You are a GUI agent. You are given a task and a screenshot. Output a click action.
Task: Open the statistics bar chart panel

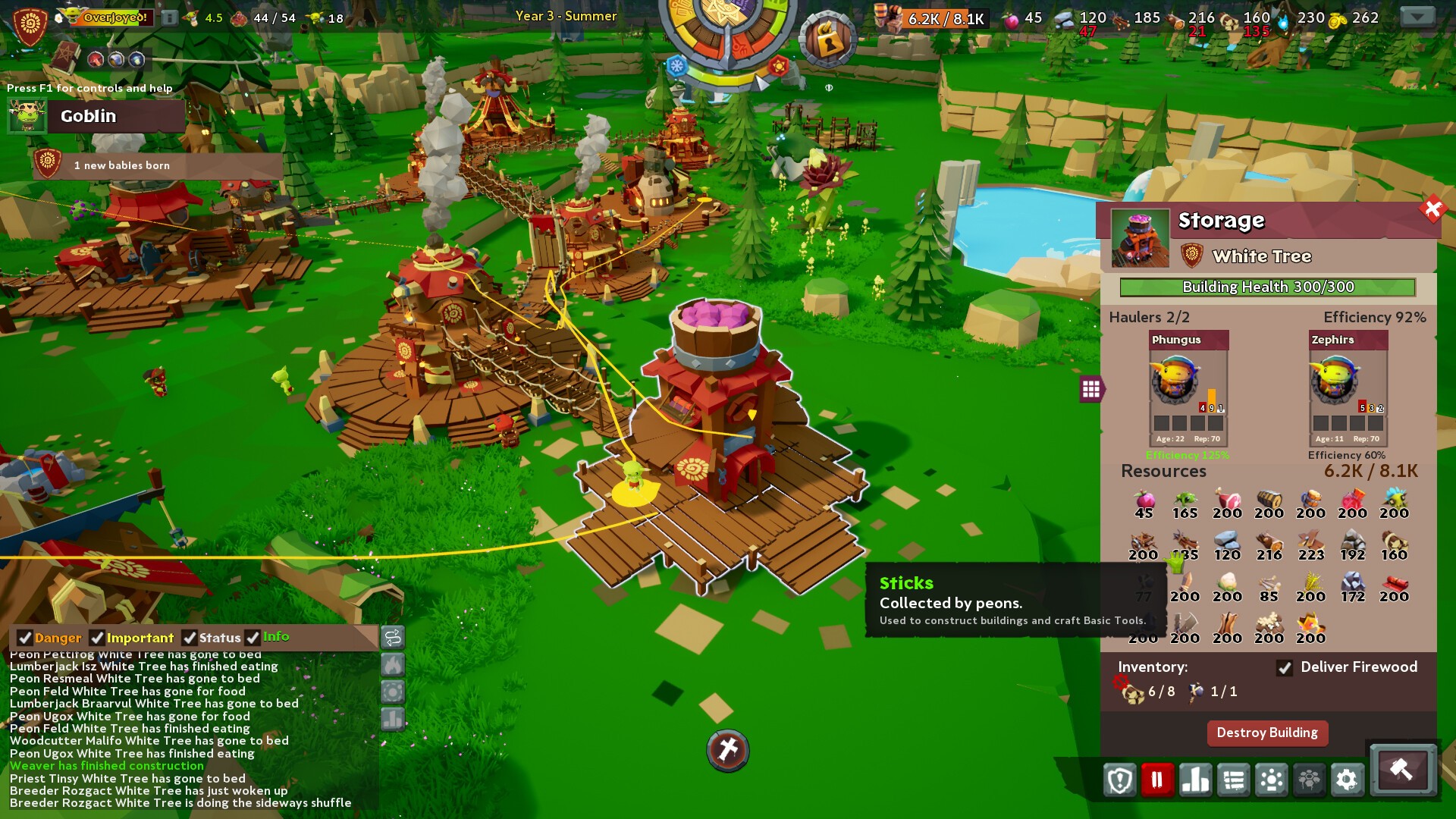(1194, 780)
